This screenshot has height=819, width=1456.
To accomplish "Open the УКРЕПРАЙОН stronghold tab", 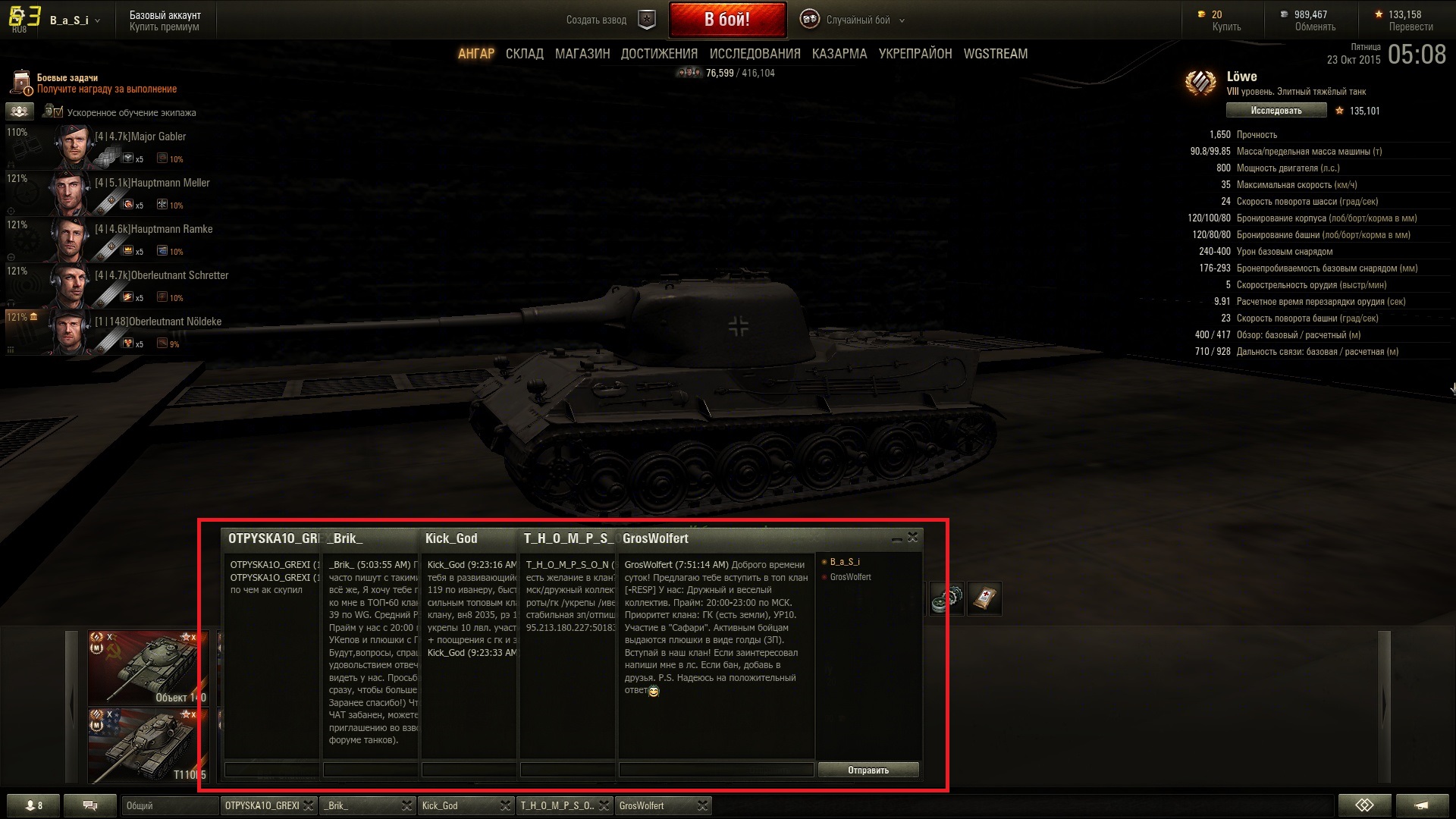I will (x=915, y=54).
